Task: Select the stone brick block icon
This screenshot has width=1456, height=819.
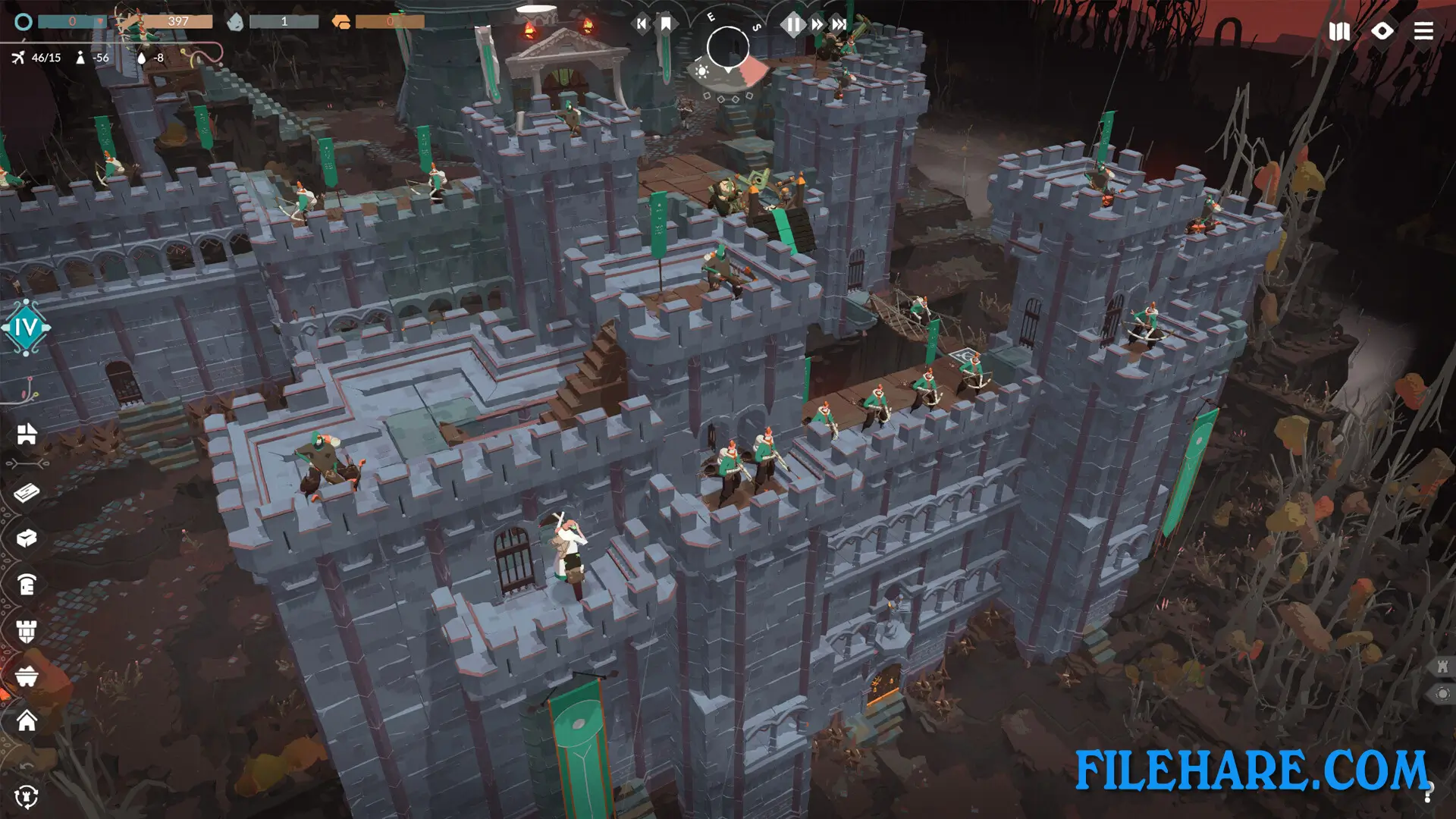Action: [27, 539]
